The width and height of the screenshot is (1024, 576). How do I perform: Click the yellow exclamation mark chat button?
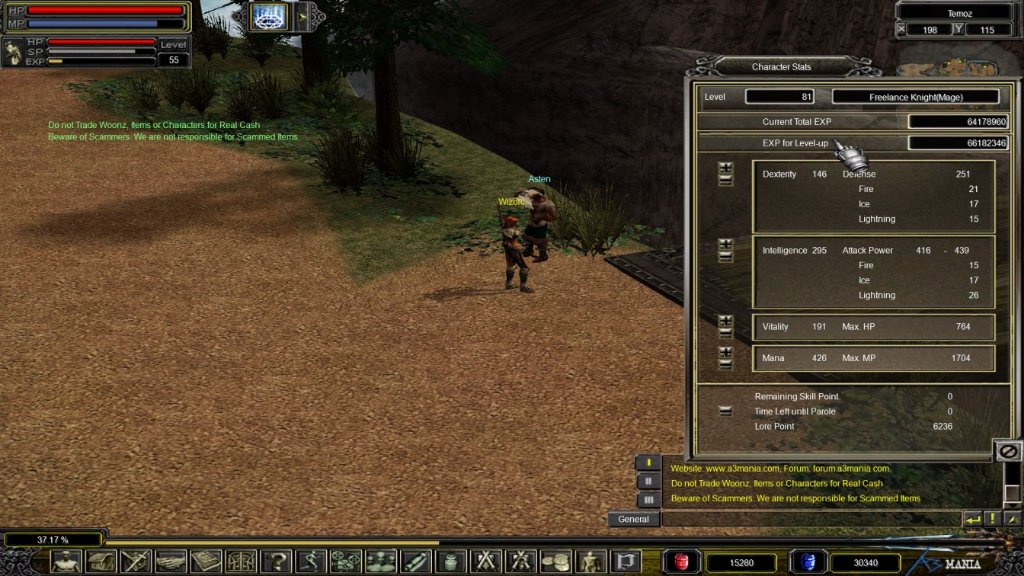point(991,519)
